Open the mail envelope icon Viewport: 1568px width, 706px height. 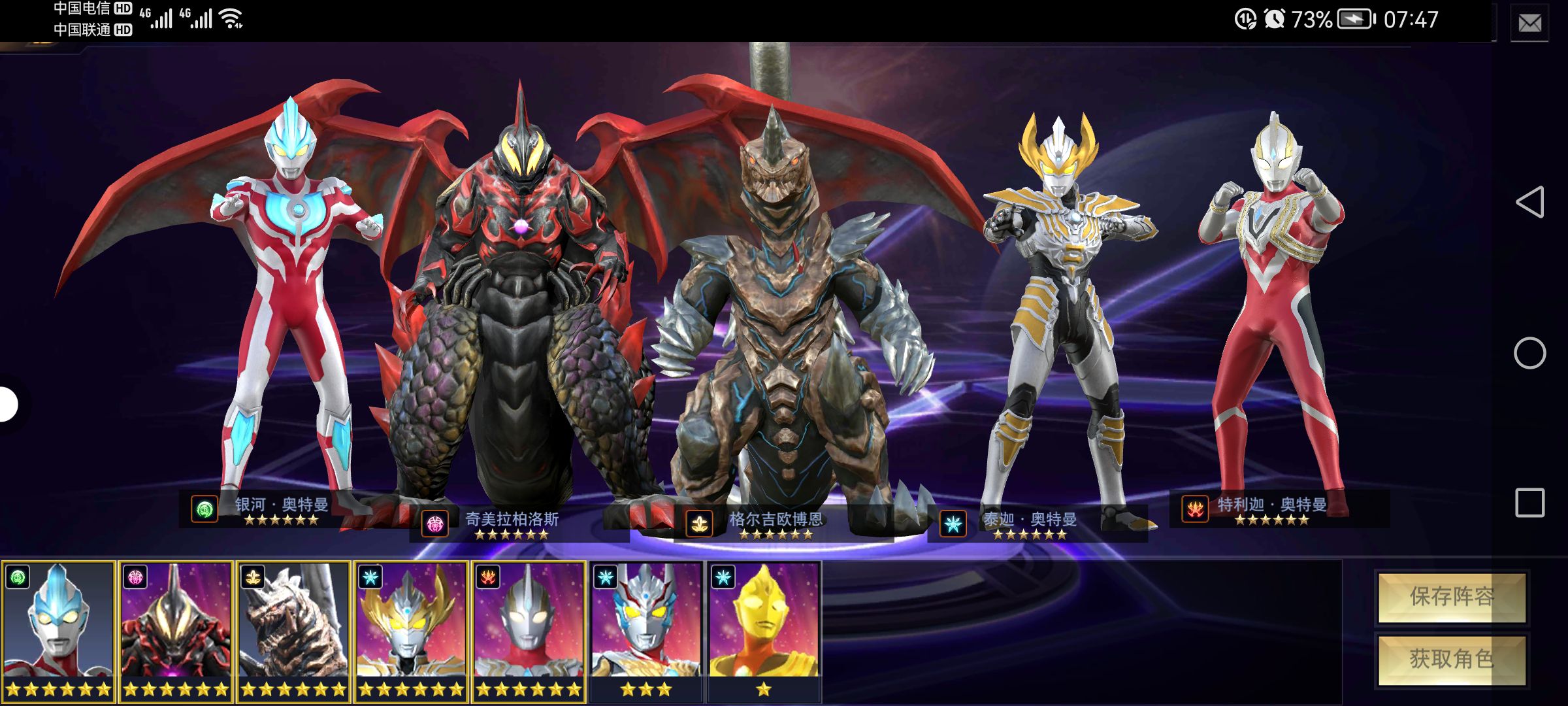click(1529, 24)
